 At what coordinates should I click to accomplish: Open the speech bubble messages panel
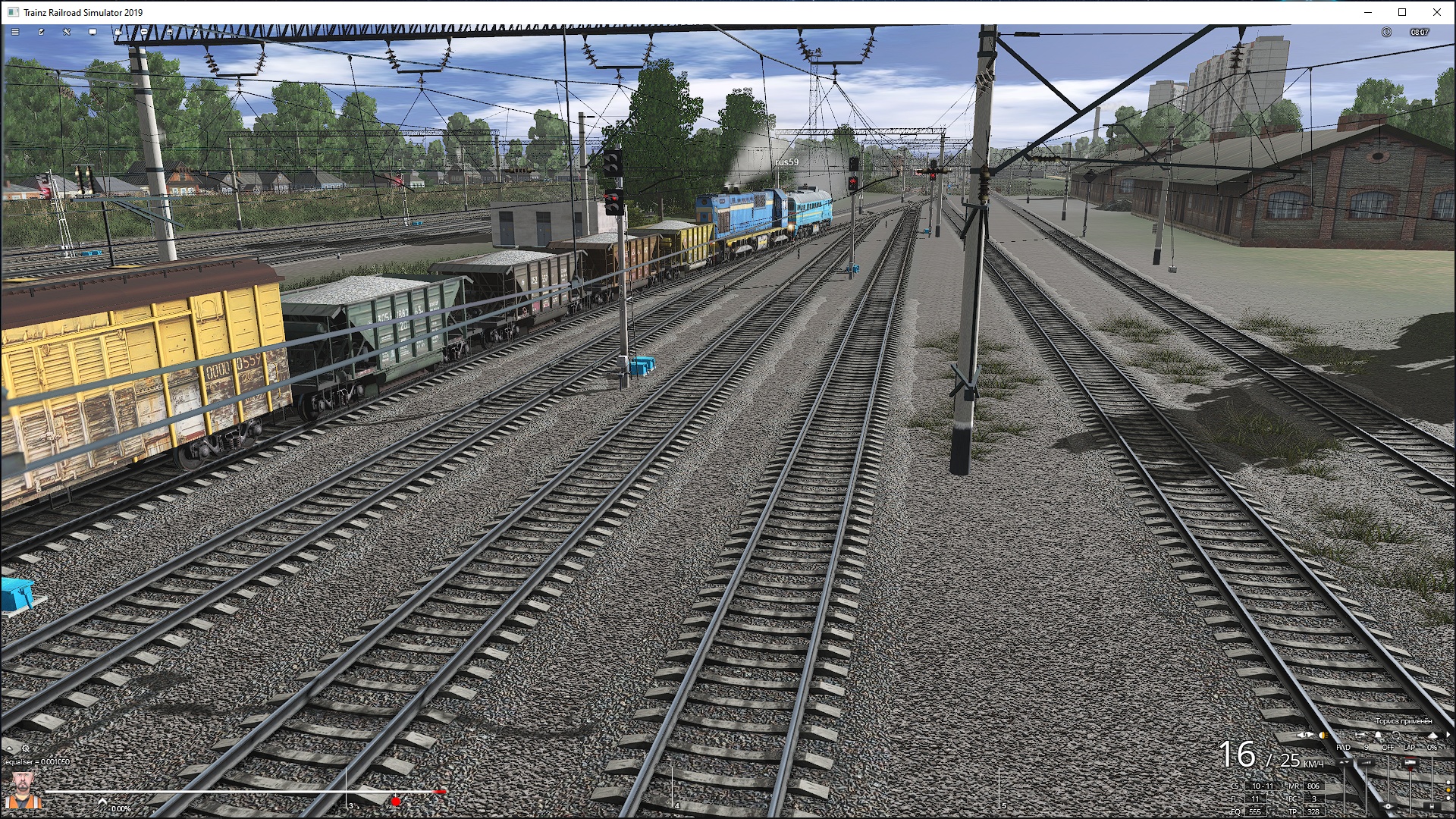(144, 32)
